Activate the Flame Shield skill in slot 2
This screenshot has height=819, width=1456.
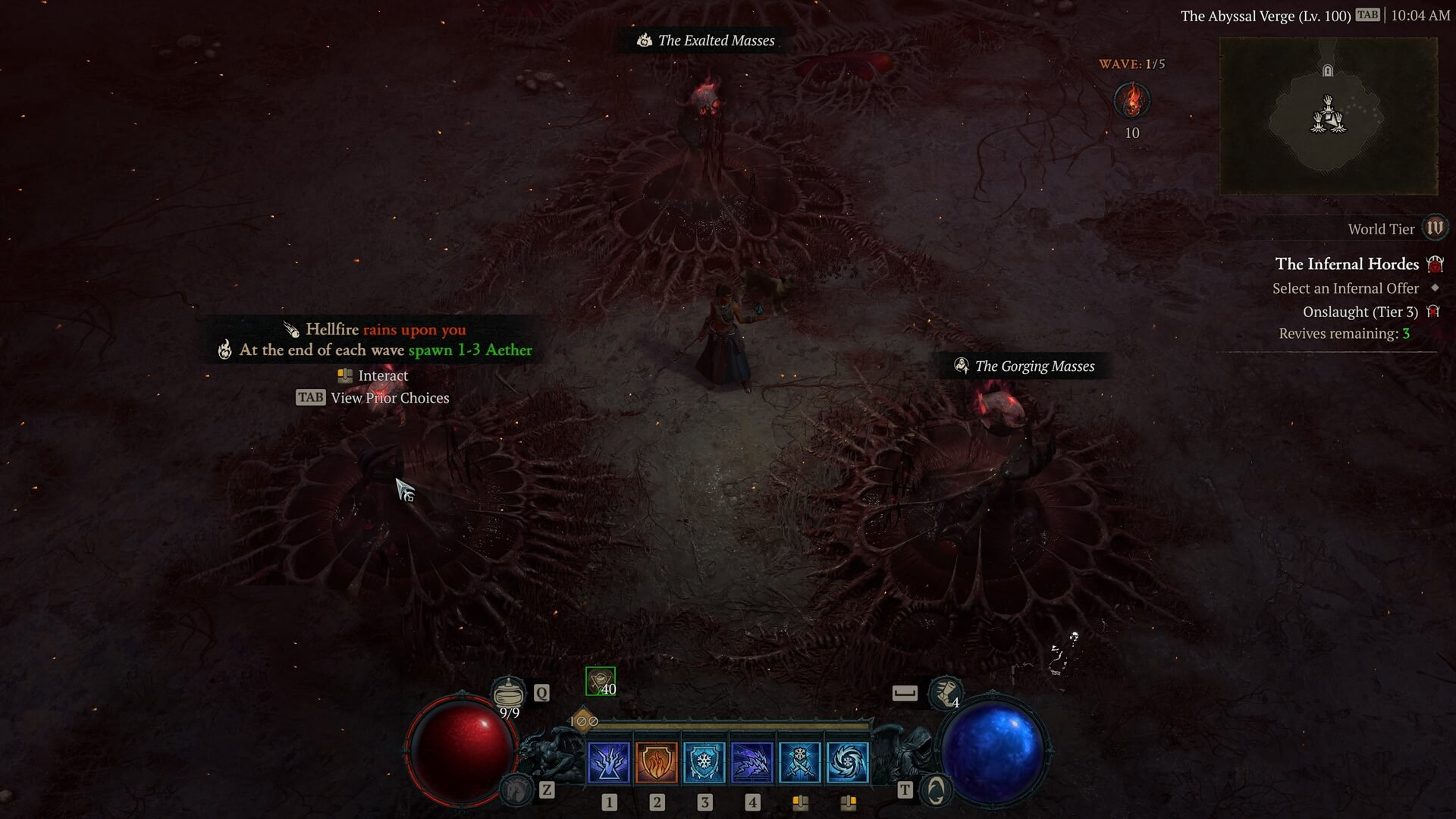(657, 762)
